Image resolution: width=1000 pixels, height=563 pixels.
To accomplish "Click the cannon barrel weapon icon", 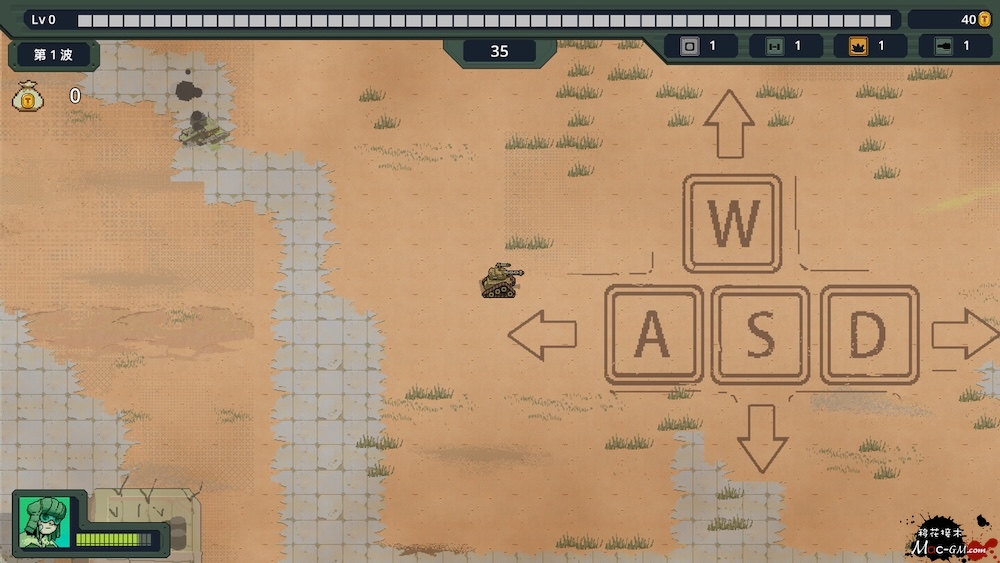I will pyautogui.click(x=942, y=46).
